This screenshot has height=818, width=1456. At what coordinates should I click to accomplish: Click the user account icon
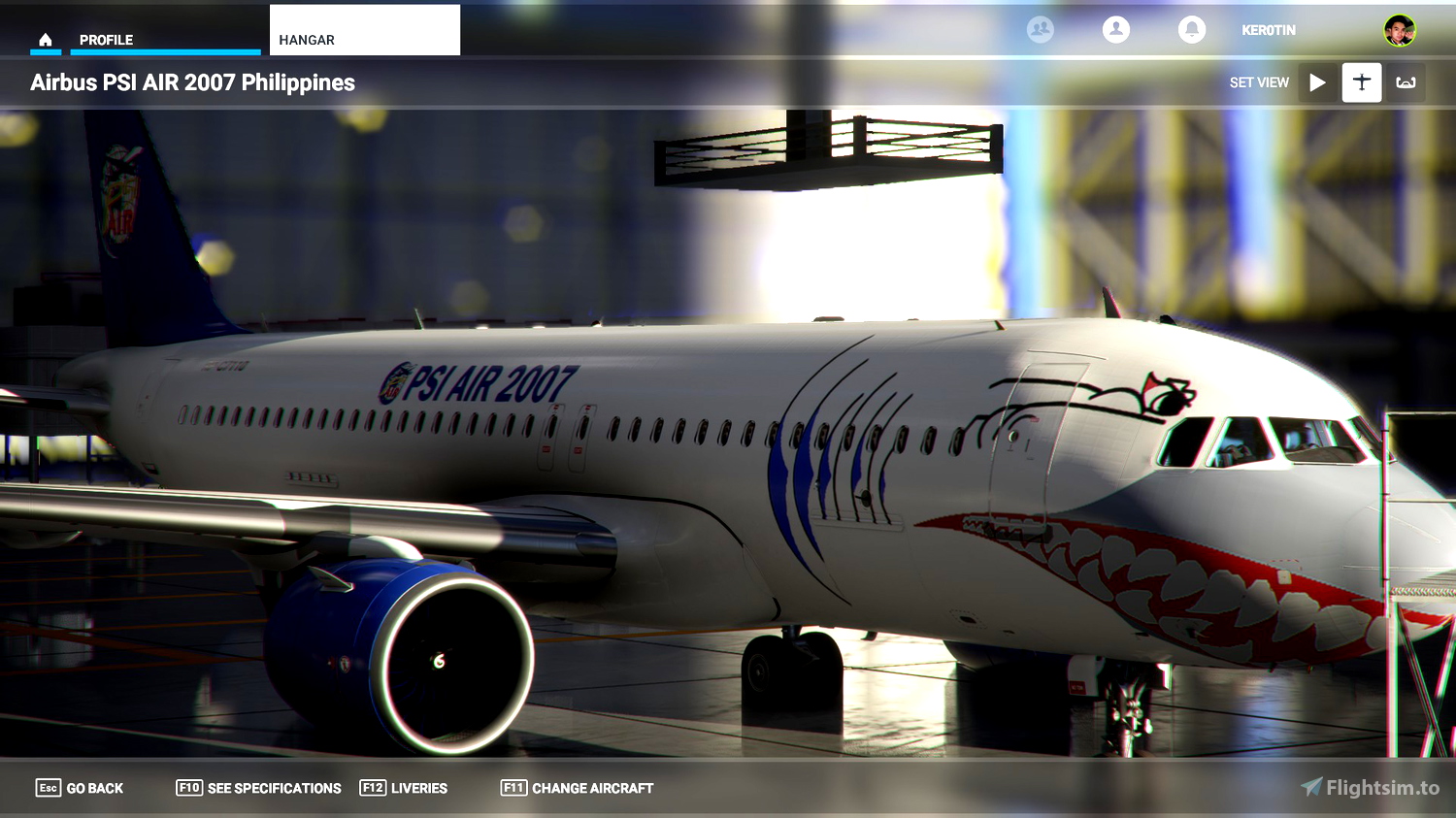point(1116,29)
